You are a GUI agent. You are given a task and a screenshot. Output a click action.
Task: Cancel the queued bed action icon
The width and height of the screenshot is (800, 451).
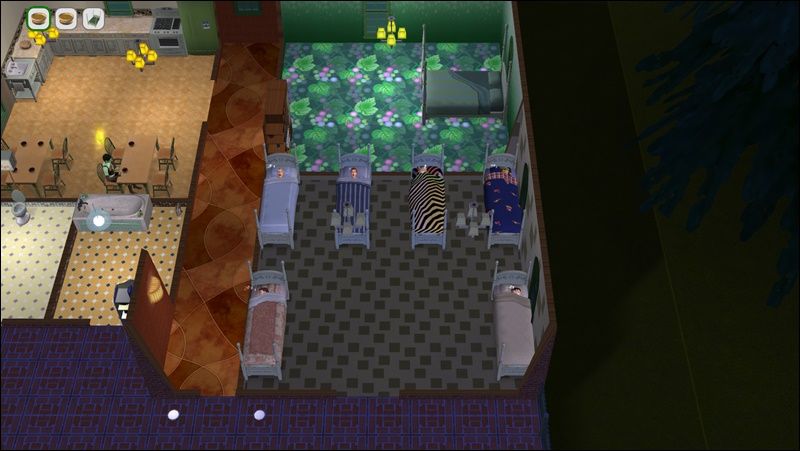pyautogui.click(x=93, y=17)
